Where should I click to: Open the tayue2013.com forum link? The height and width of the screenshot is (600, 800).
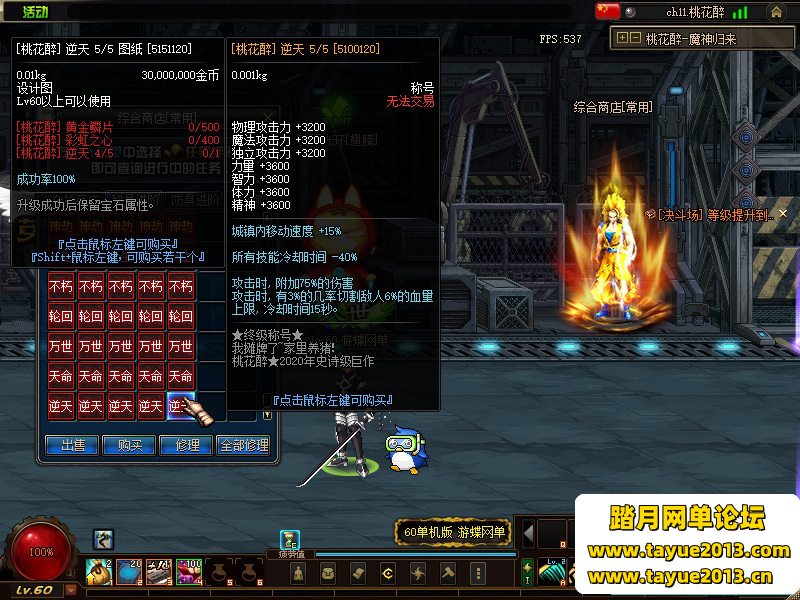click(688, 550)
